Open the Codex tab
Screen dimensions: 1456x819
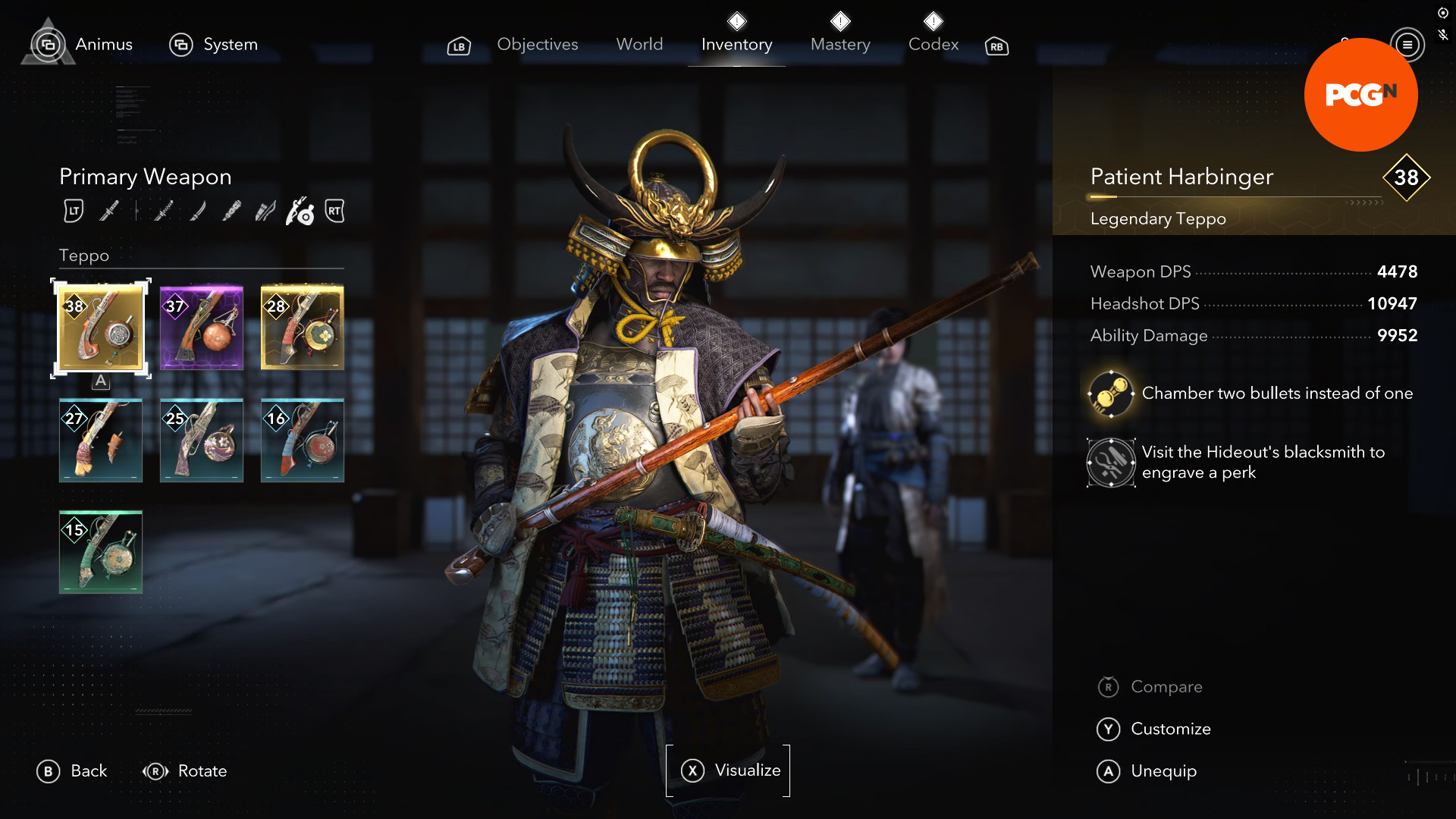point(934,45)
